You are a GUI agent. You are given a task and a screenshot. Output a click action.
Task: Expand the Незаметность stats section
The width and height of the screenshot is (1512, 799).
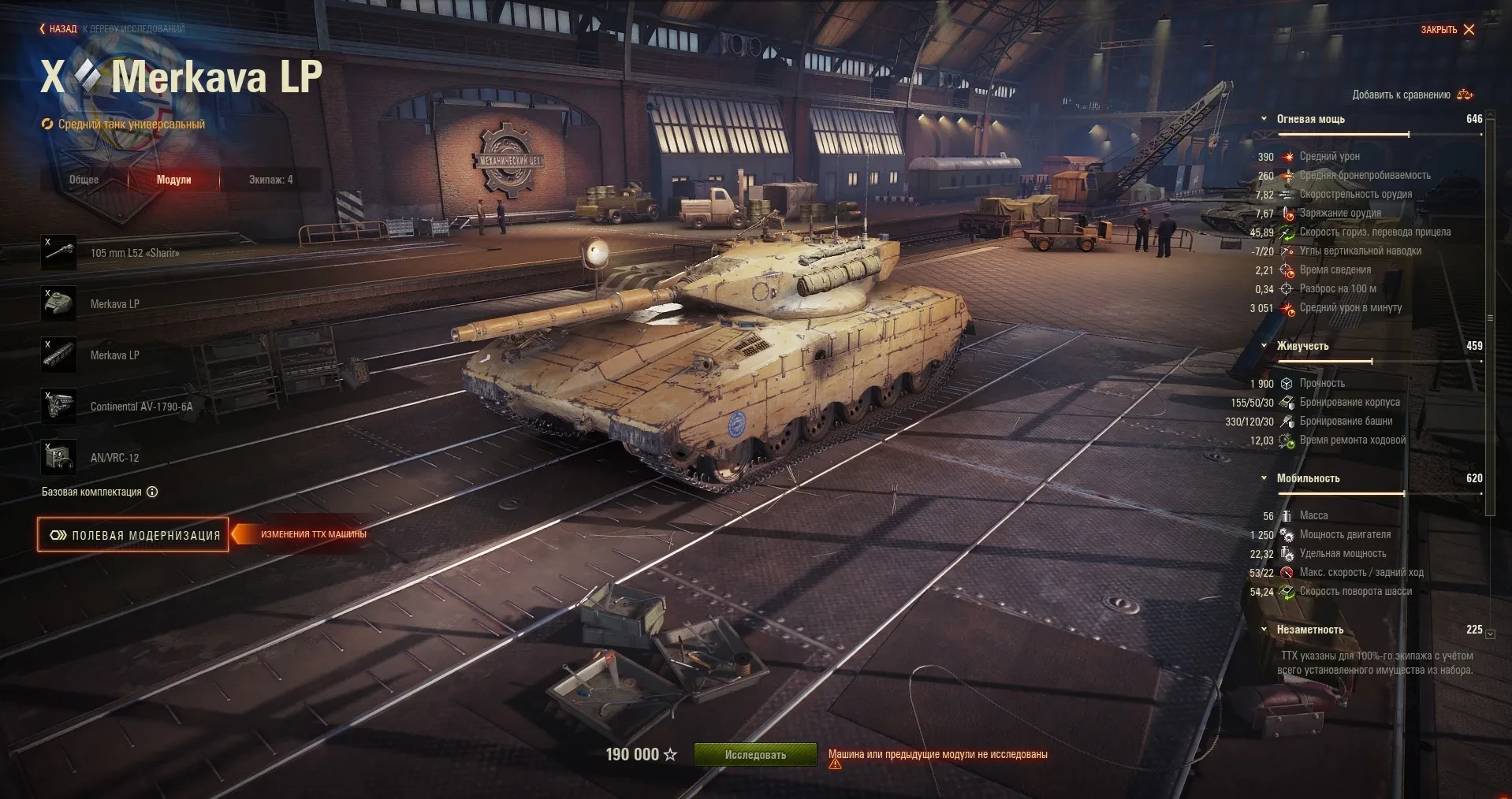point(1264,630)
